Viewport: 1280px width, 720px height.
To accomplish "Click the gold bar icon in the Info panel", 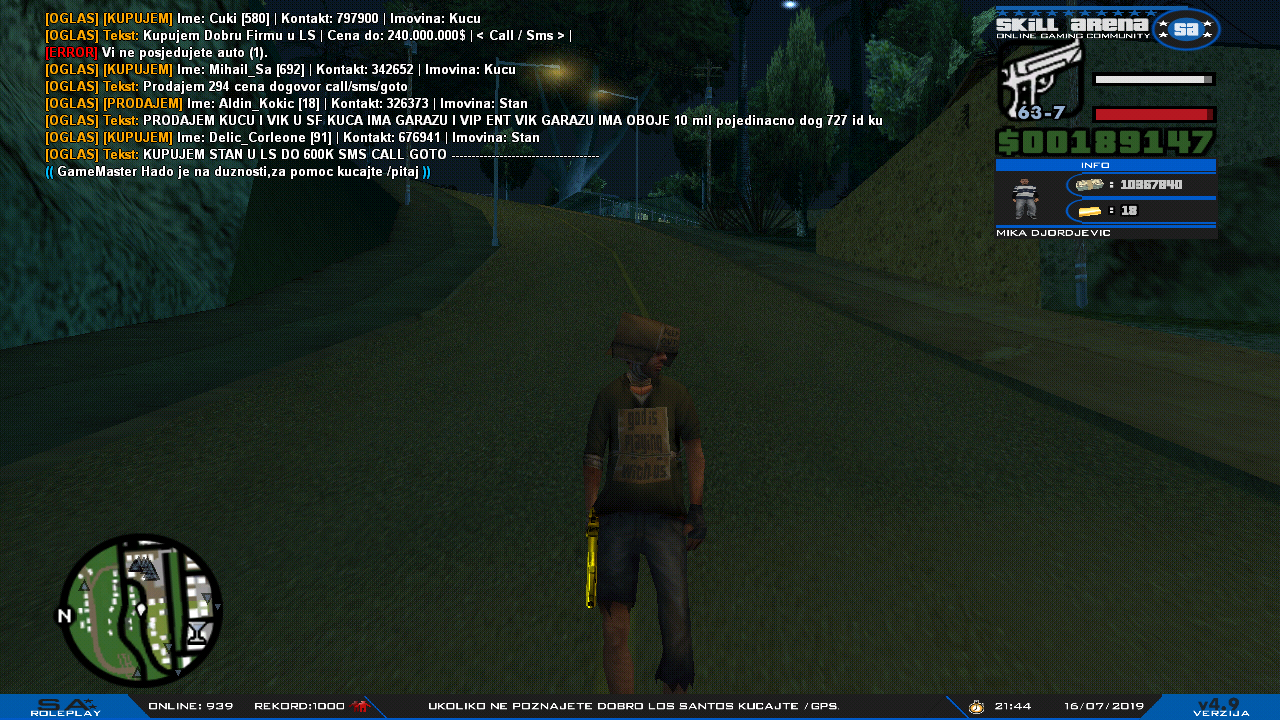I will pos(1089,211).
